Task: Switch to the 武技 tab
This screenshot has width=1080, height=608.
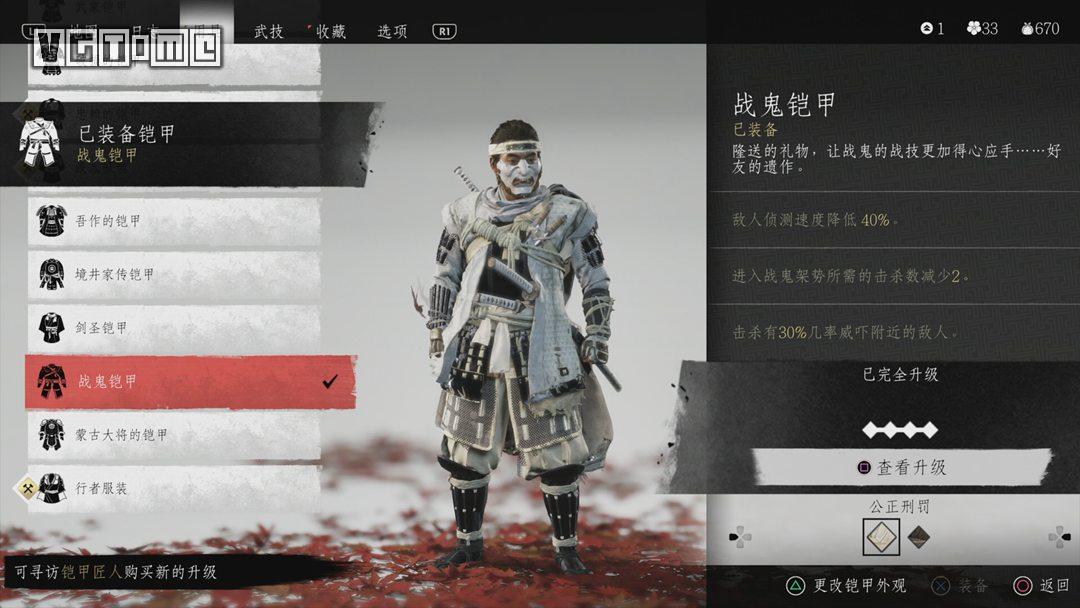Action: [269, 30]
